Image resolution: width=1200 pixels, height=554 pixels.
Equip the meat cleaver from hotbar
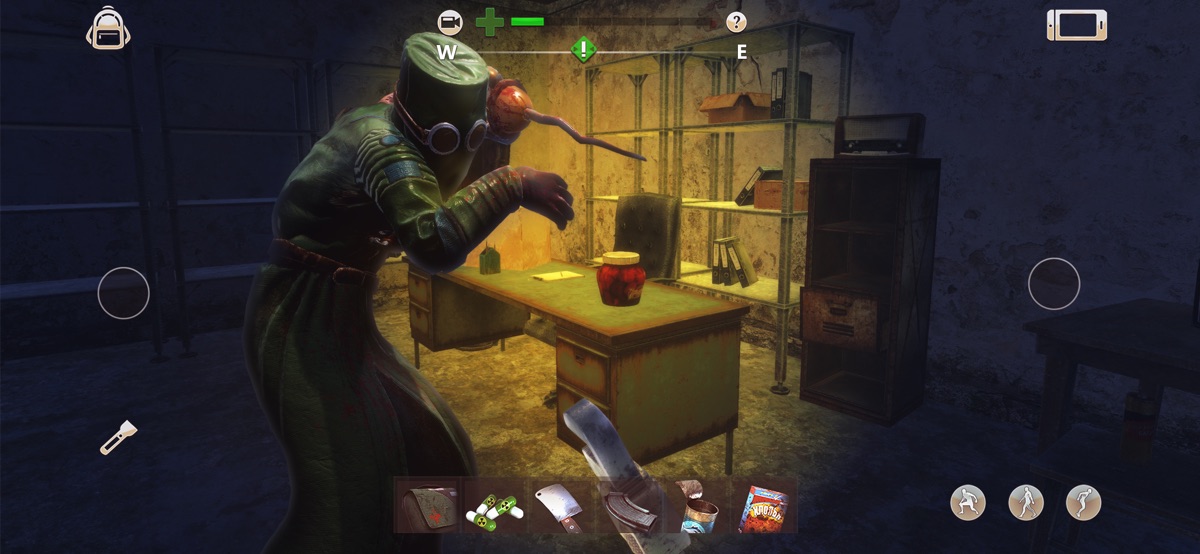(557, 506)
